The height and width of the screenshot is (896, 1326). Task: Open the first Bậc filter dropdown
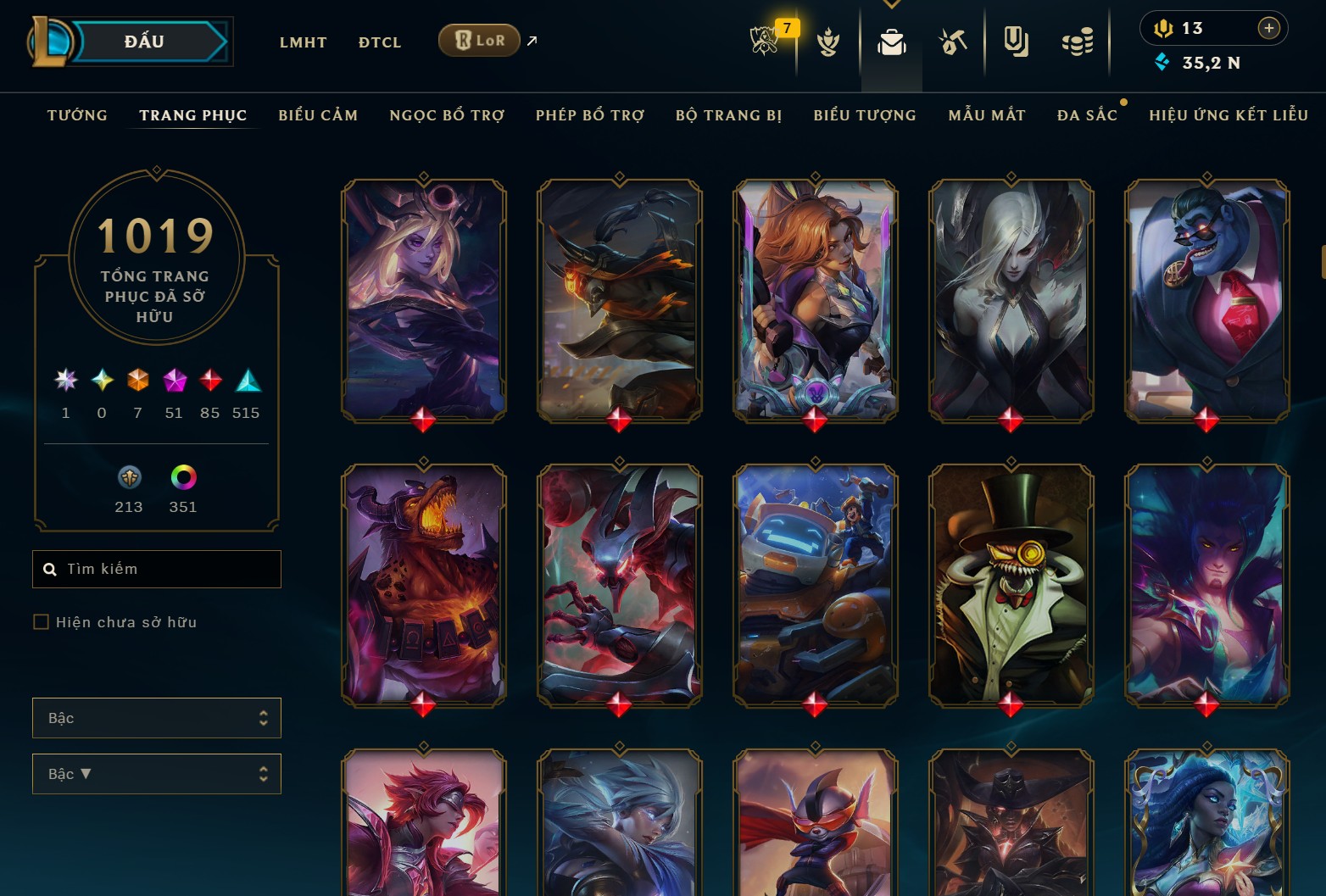coord(157,718)
